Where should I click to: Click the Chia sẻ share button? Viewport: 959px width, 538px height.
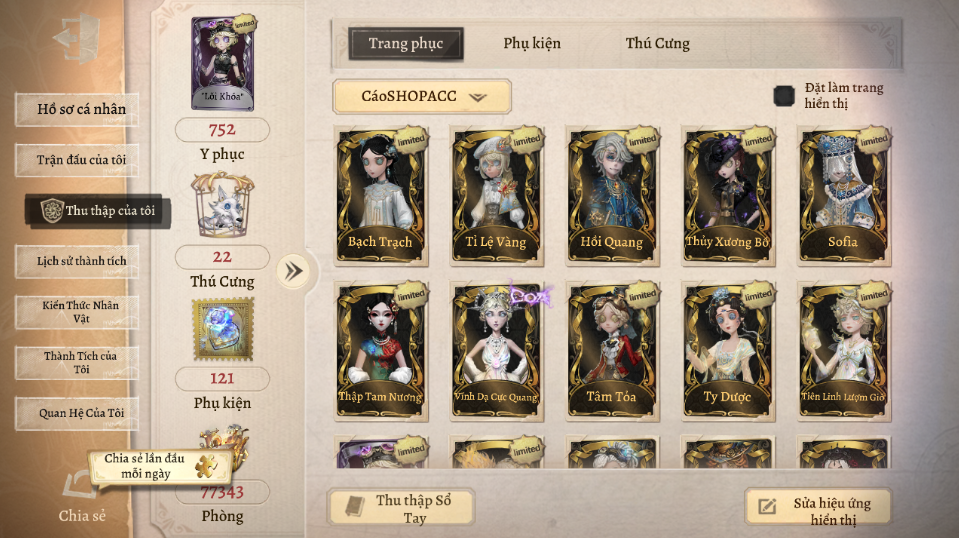tap(80, 496)
